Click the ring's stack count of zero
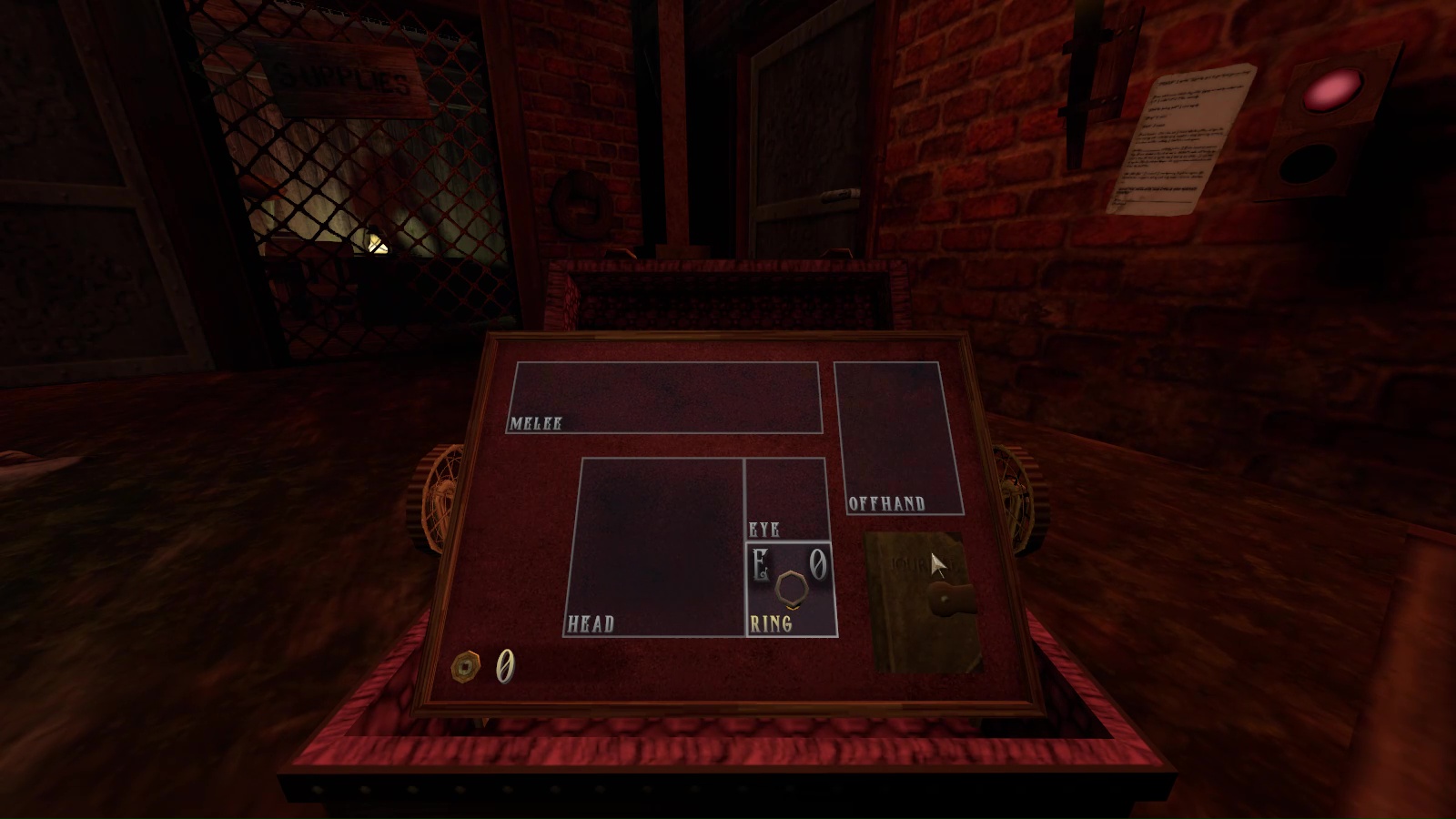1456x819 pixels. pyautogui.click(x=817, y=566)
